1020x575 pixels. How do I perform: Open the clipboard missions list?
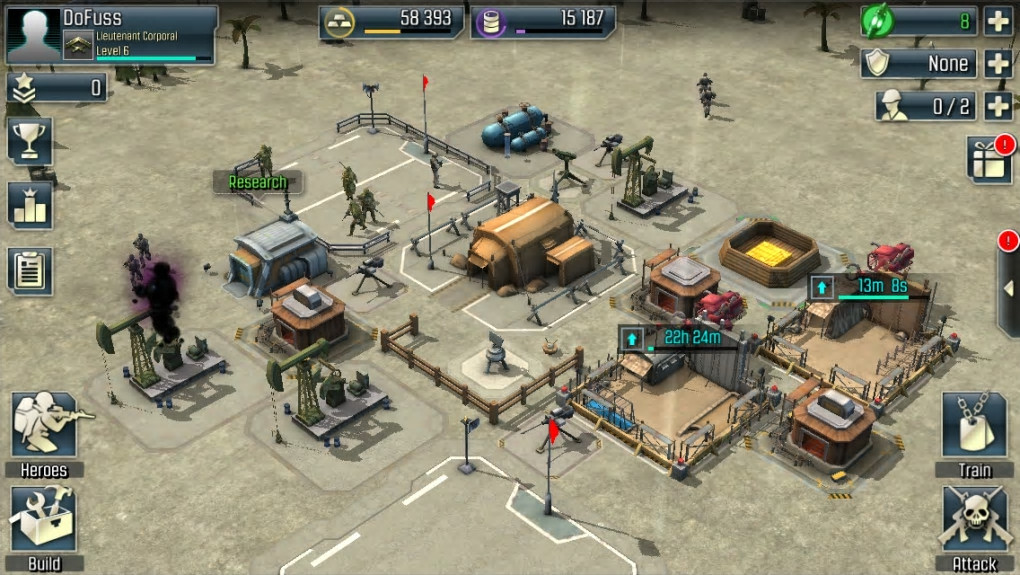coord(30,270)
